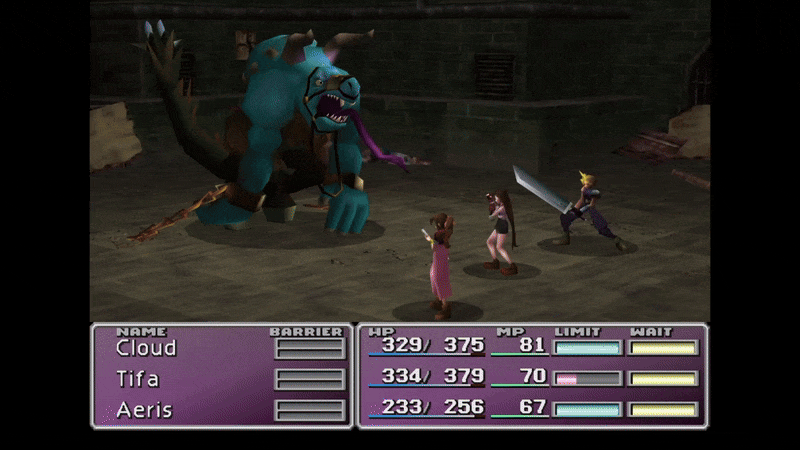This screenshot has width=800, height=450.
Task: Pick Aeris from the party name list
Action: pyautogui.click(x=142, y=410)
